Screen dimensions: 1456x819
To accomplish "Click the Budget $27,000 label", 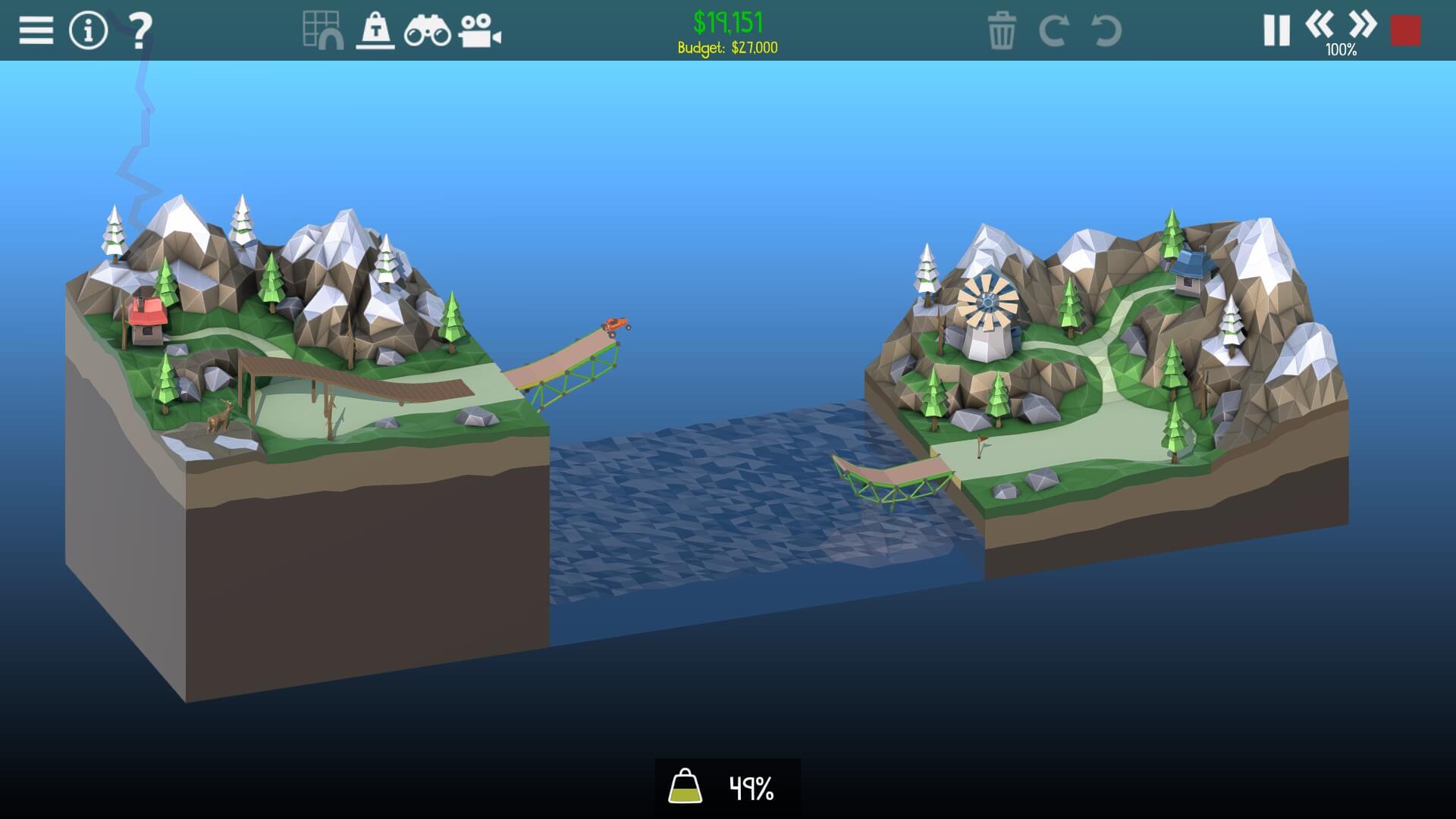I will pyautogui.click(x=727, y=47).
